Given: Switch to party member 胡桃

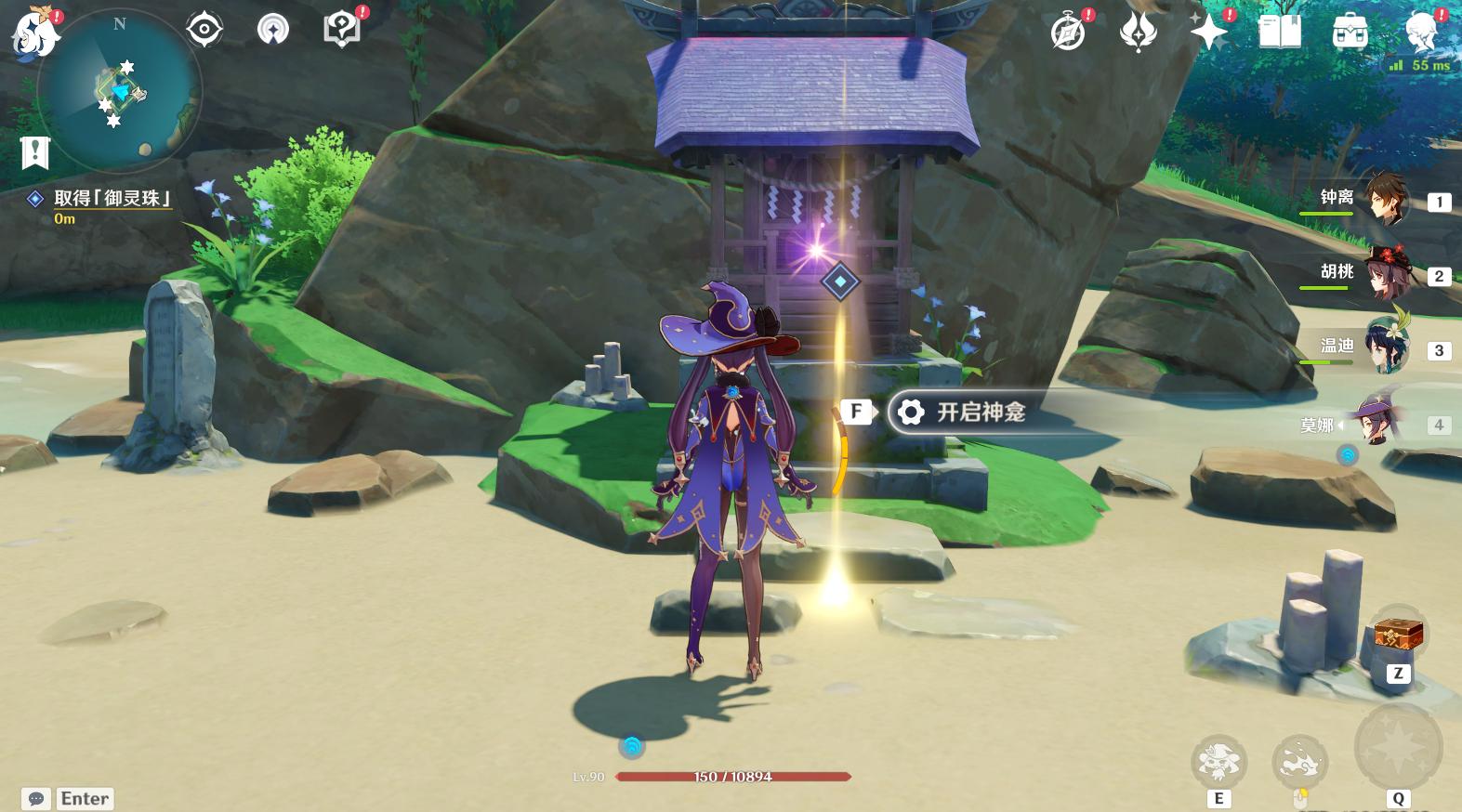Looking at the screenshot, I should click(x=1385, y=273).
